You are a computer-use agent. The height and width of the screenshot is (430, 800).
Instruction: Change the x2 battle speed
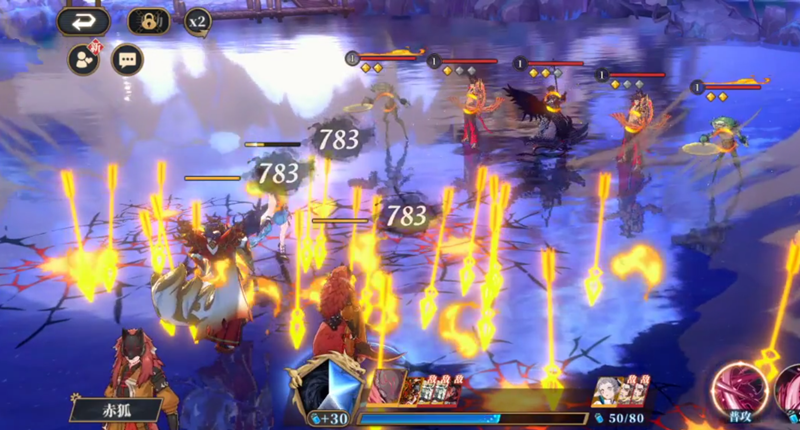(x=197, y=21)
